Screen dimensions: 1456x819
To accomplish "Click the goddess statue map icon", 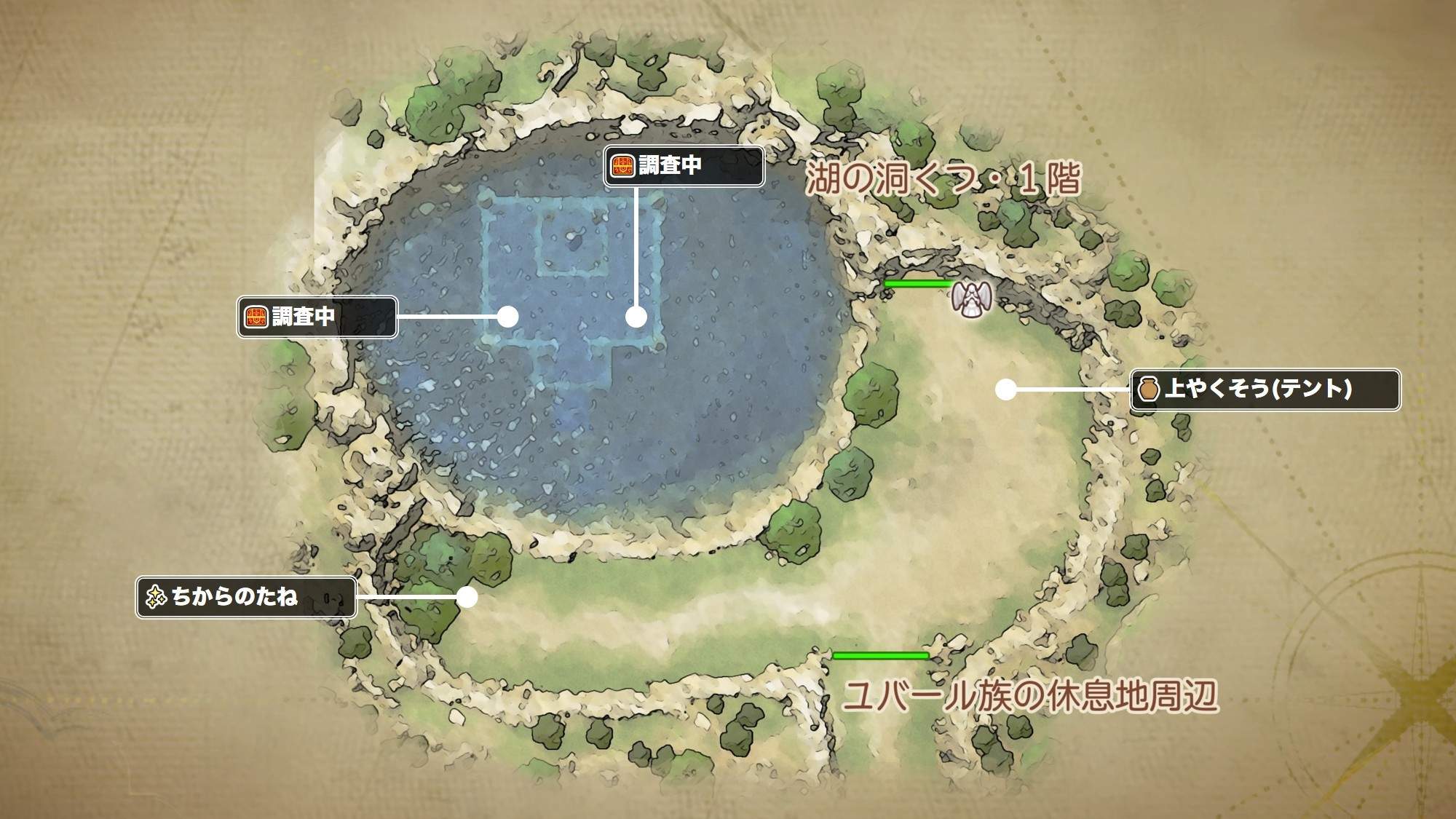I will [x=970, y=298].
